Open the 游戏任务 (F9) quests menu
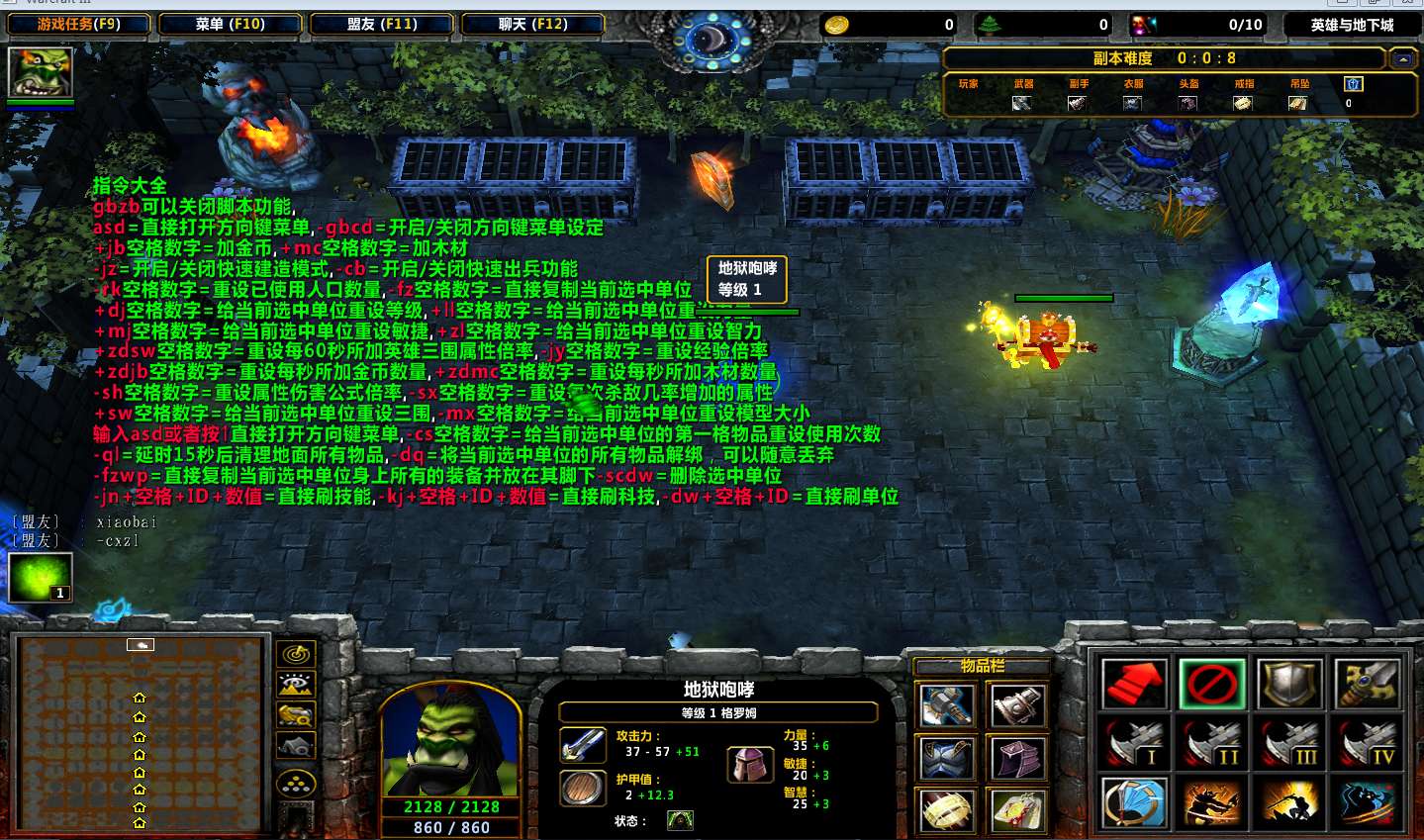Viewport: 1424px width, 840px height. (79, 24)
